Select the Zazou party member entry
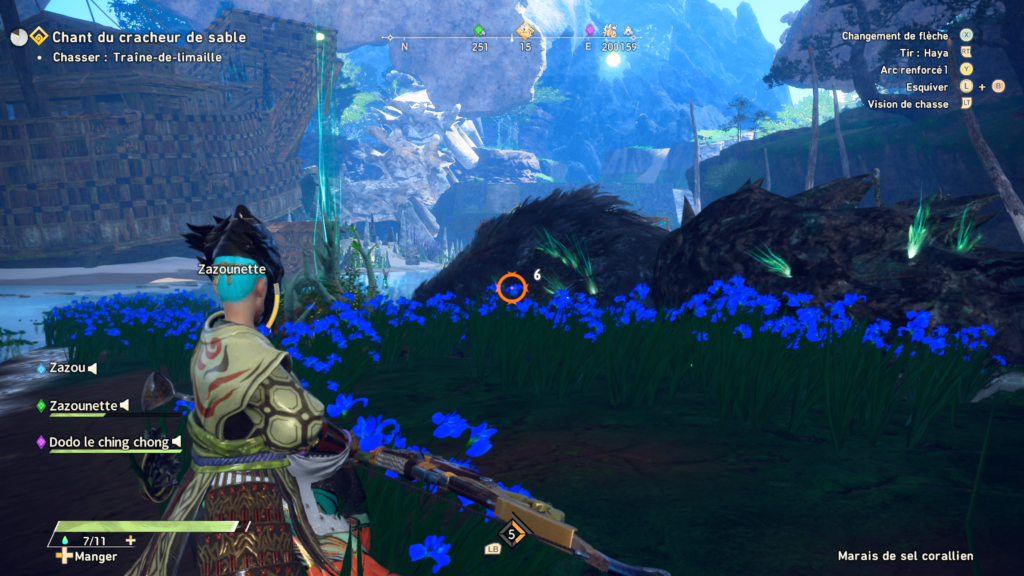The height and width of the screenshot is (576, 1024). coord(66,368)
